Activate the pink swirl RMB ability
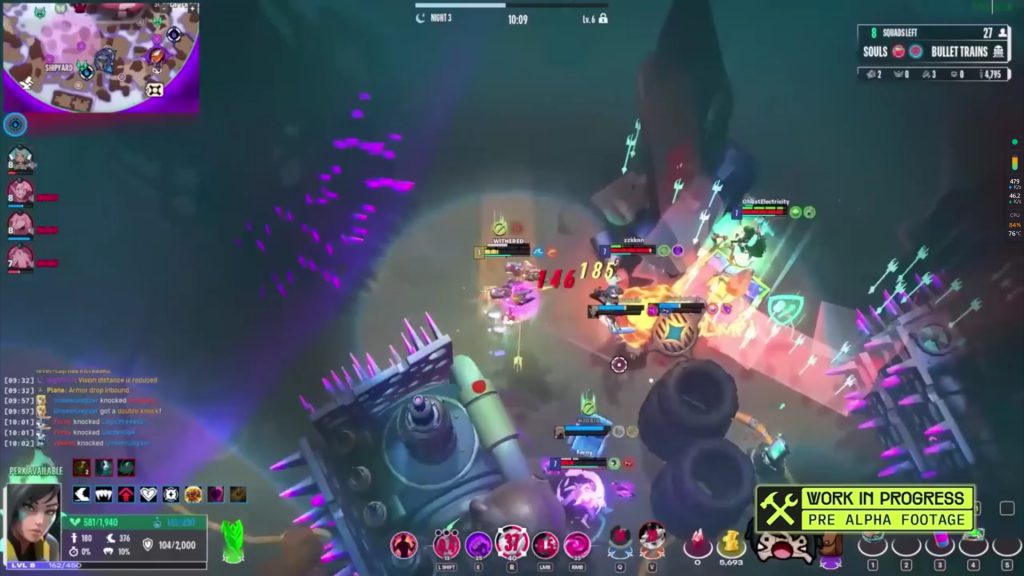The width and height of the screenshot is (1024, 576). [577, 545]
